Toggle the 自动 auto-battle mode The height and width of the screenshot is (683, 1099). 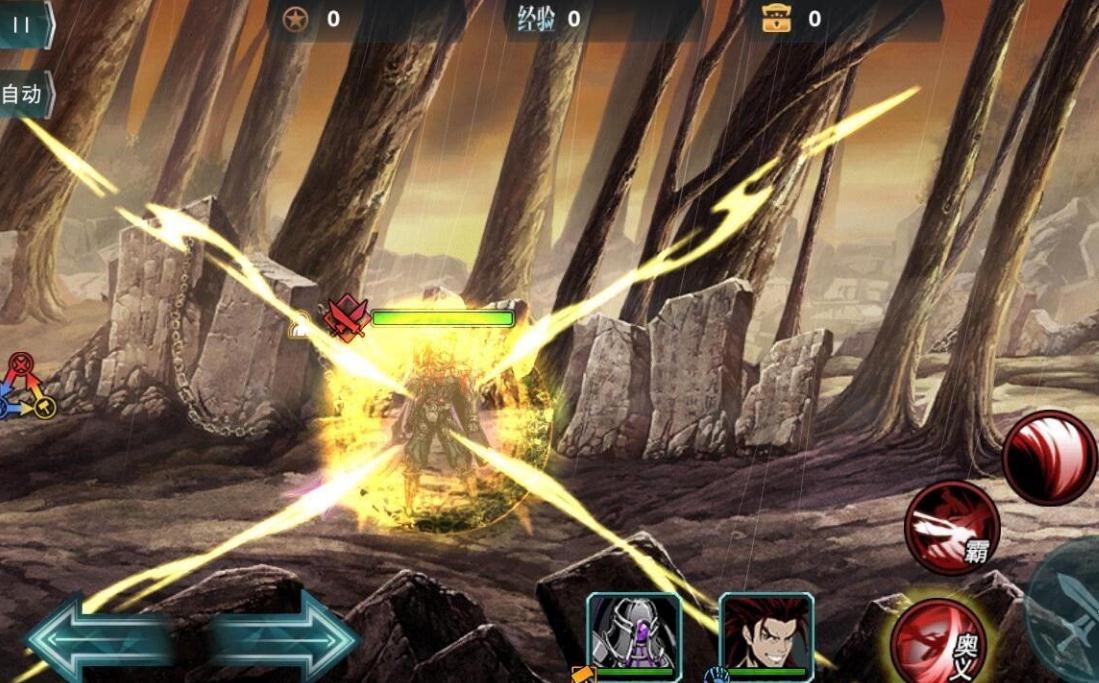tap(23, 95)
